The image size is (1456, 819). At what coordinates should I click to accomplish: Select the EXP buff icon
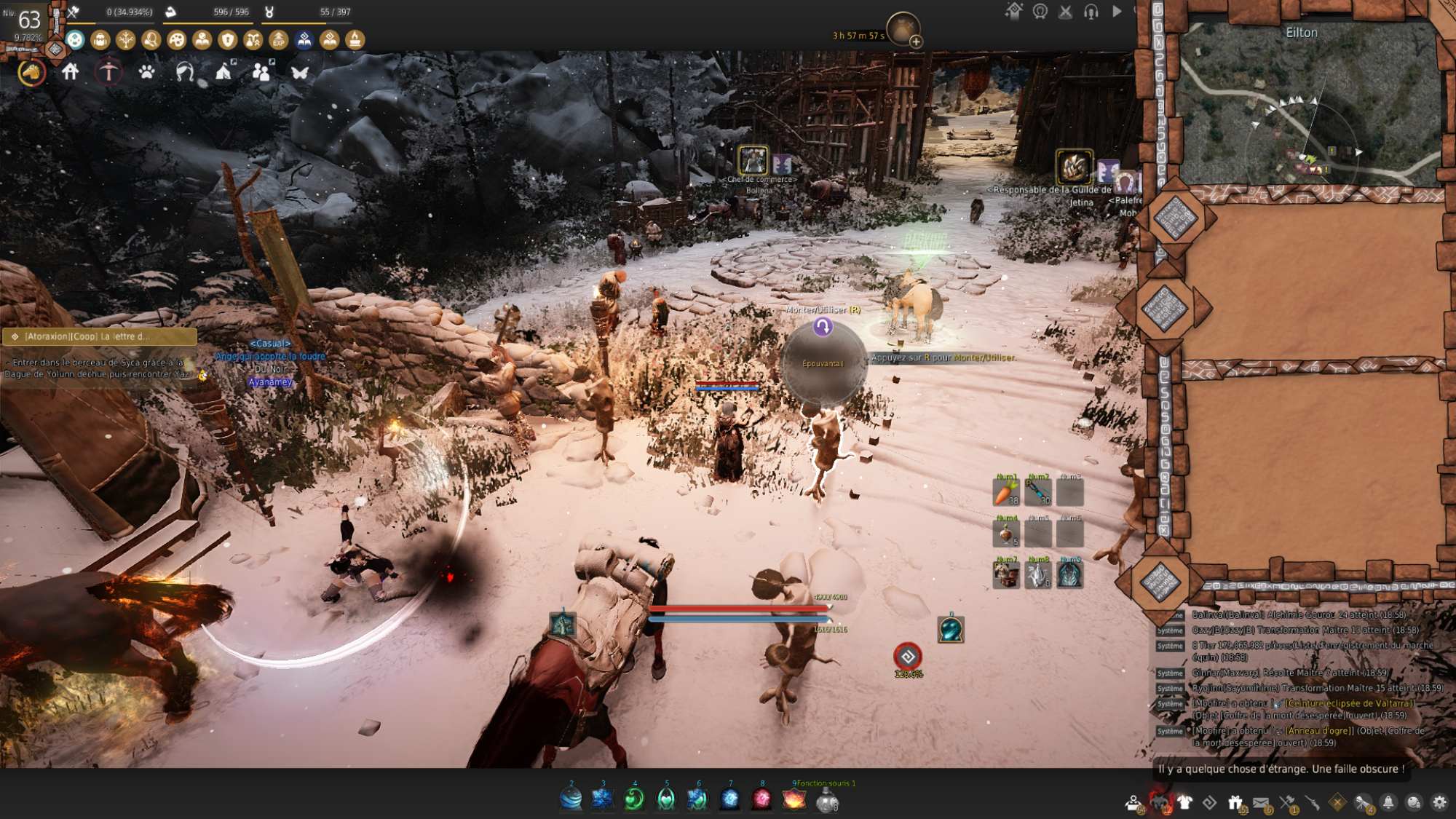(279, 40)
